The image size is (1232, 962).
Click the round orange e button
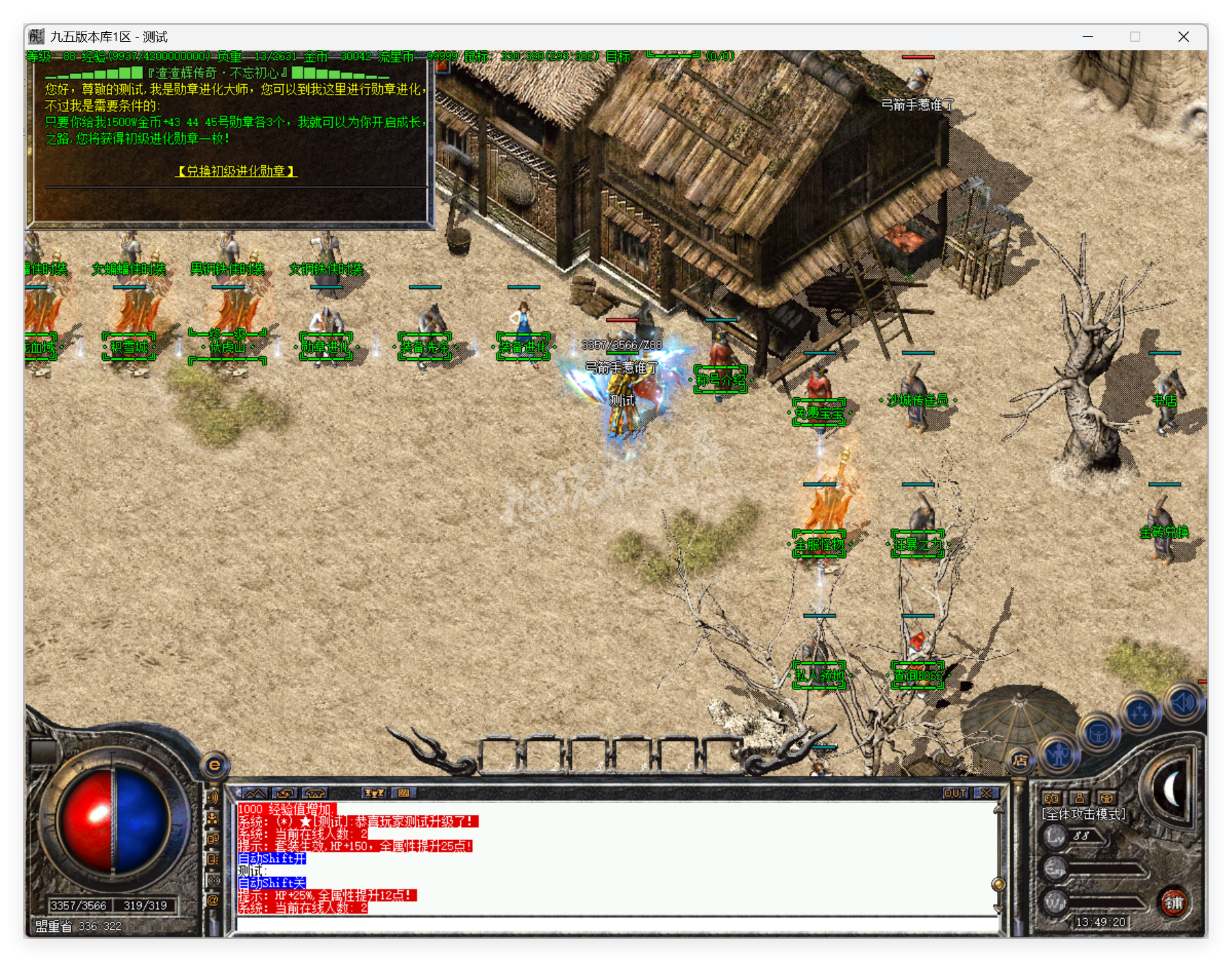coord(214,765)
